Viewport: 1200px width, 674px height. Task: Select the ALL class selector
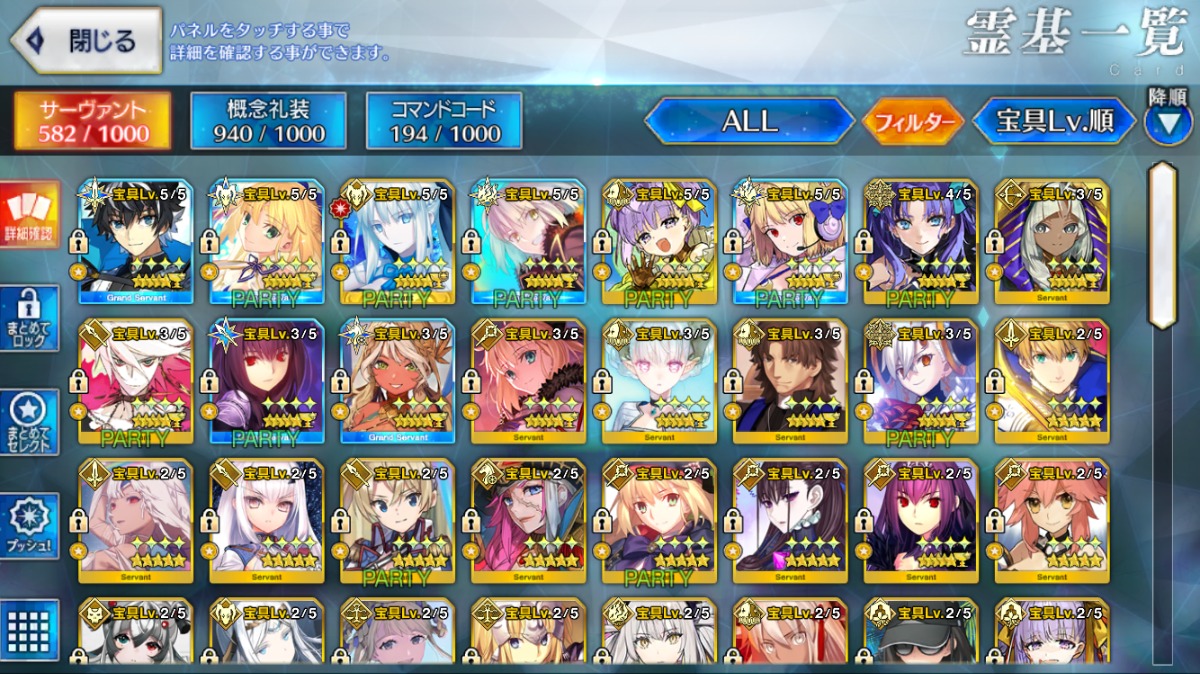tap(749, 122)
